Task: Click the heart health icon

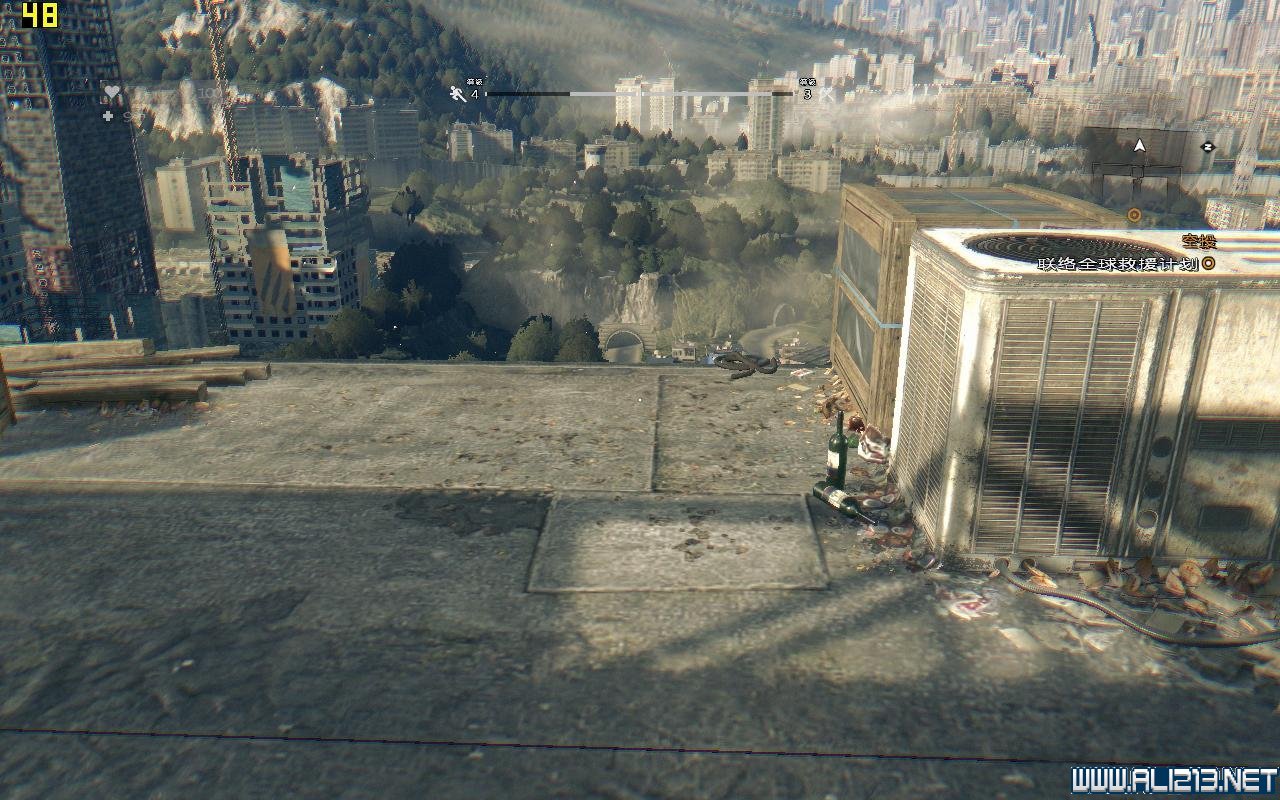Action: (x=111, y=93)
